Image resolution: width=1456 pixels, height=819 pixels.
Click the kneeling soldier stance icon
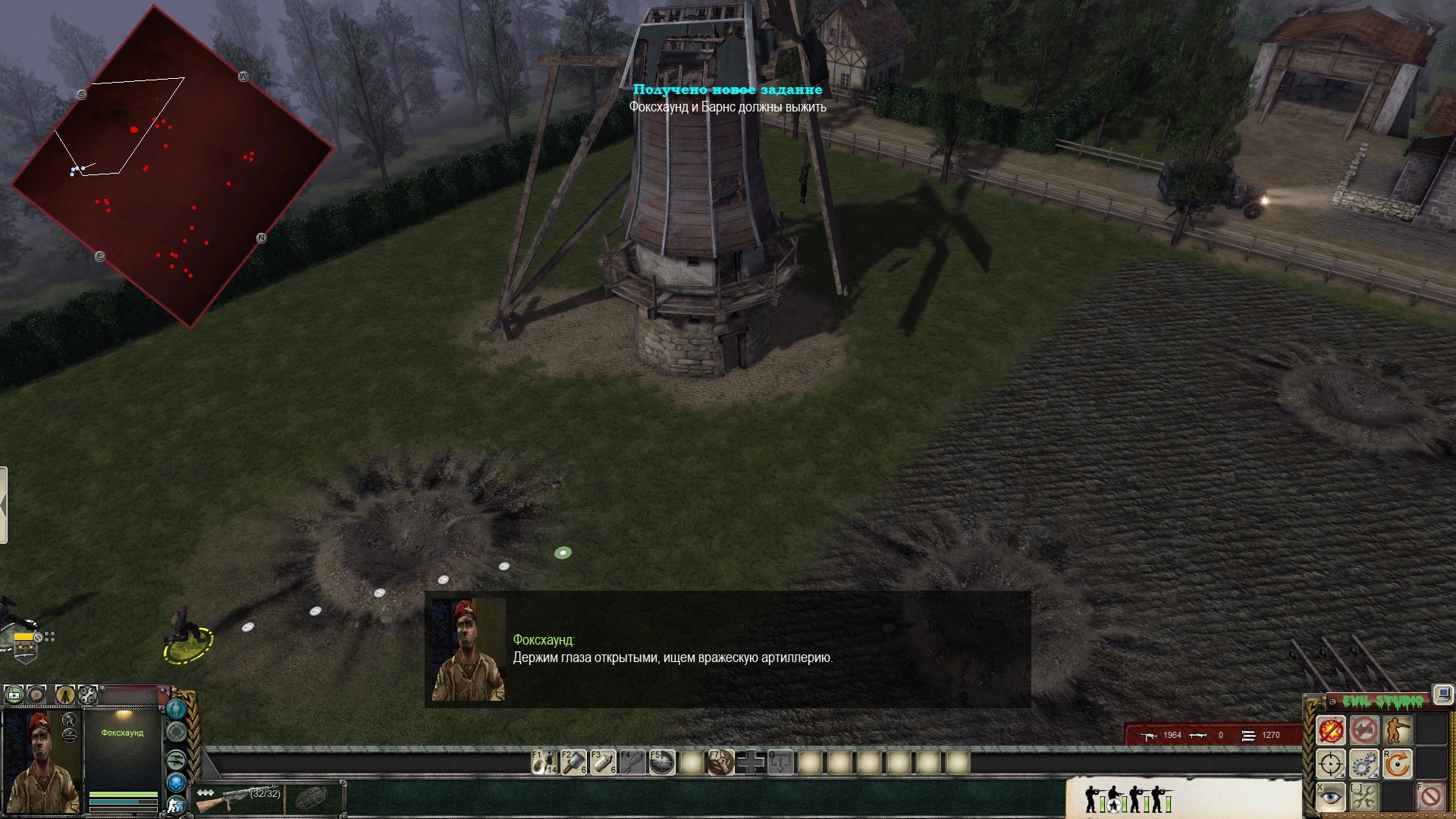click(1397, 730)
